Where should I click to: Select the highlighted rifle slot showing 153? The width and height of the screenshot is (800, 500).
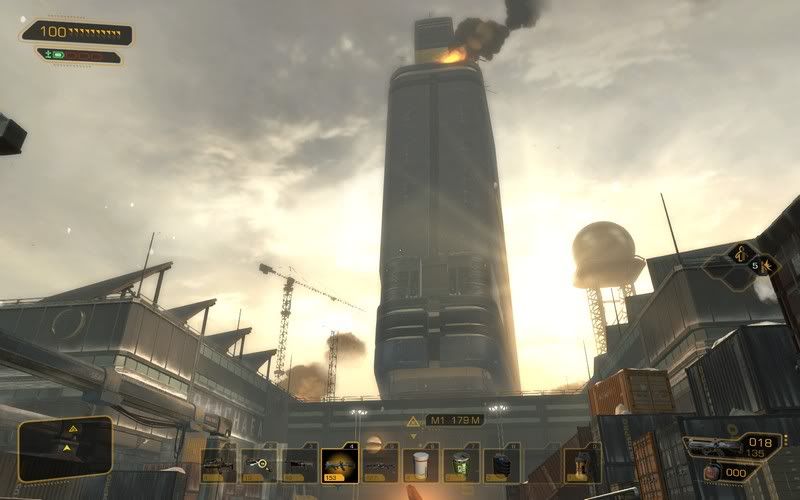pos(339,464)
